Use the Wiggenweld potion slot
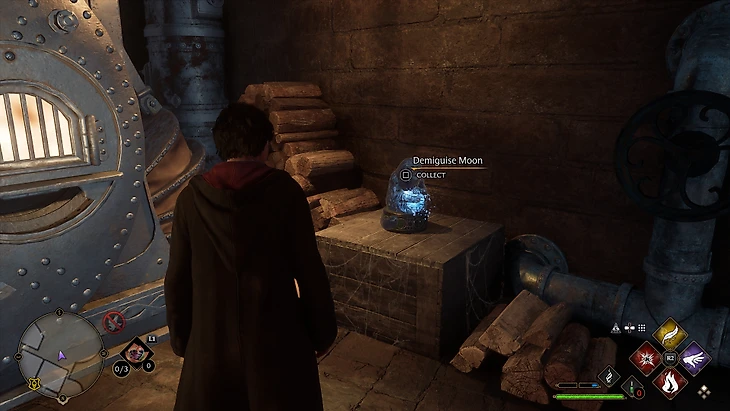730x411 pixels. (633, 386)
